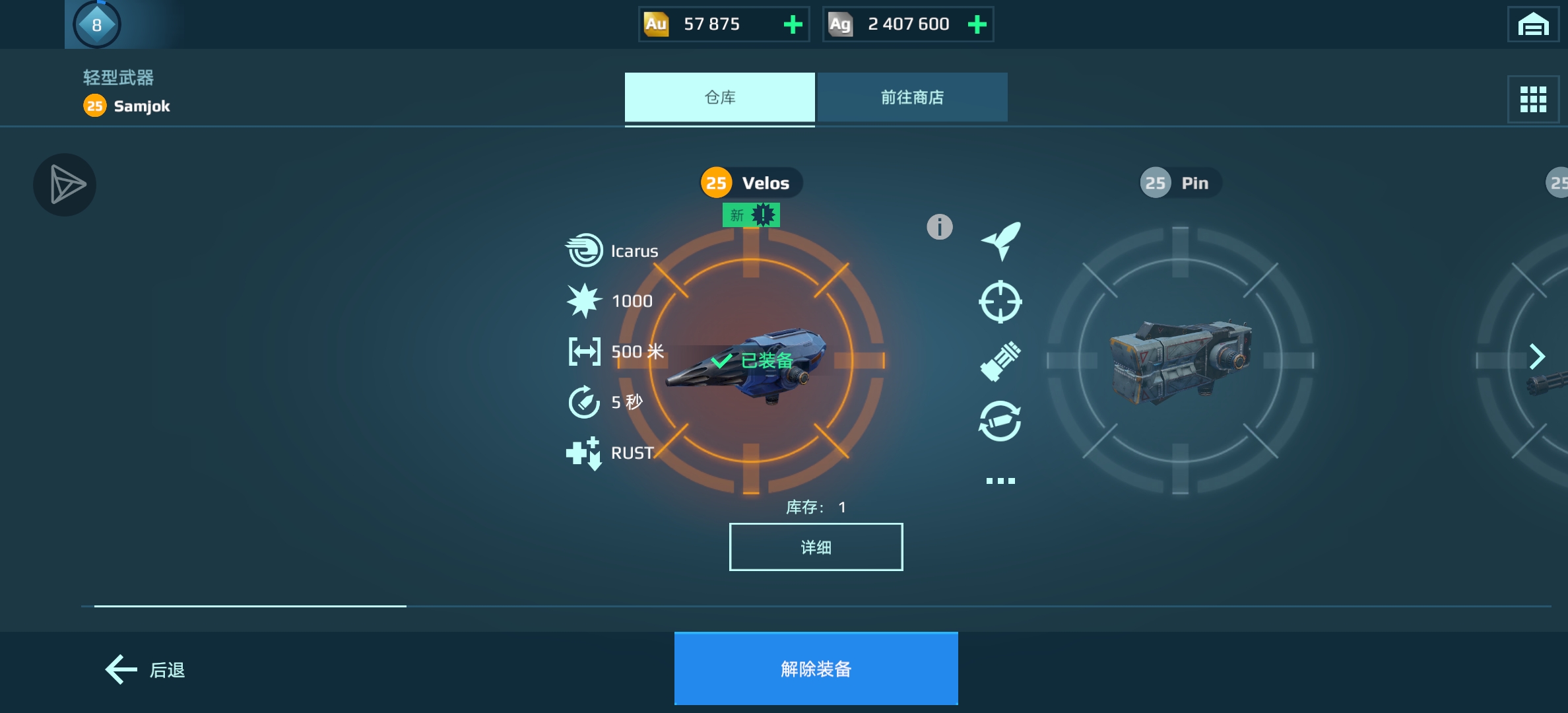Go back with the 后退 arrow
1568x713 pixels.
pos(145,670)
